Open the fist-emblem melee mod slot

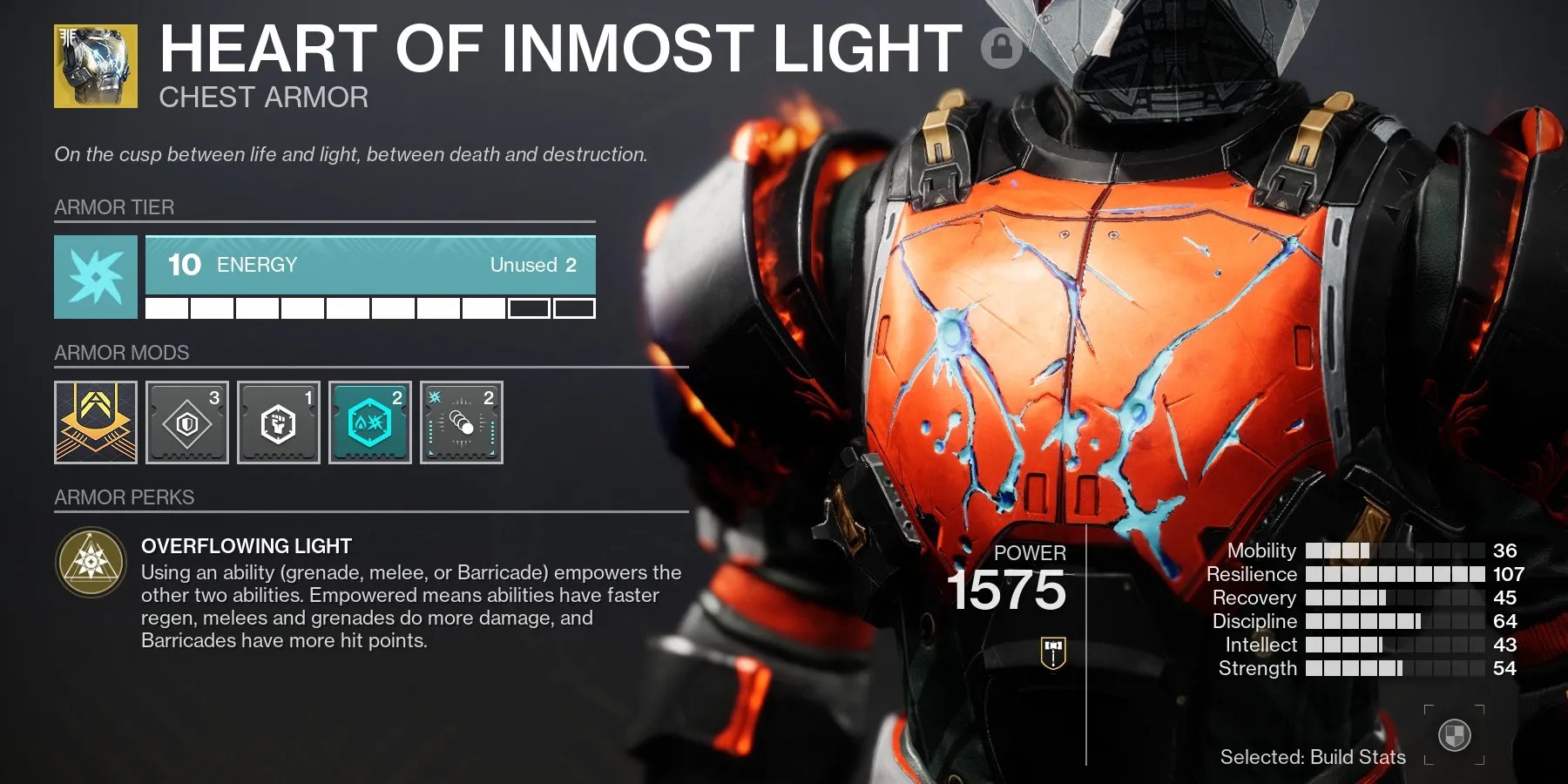(x=279, y=423)
